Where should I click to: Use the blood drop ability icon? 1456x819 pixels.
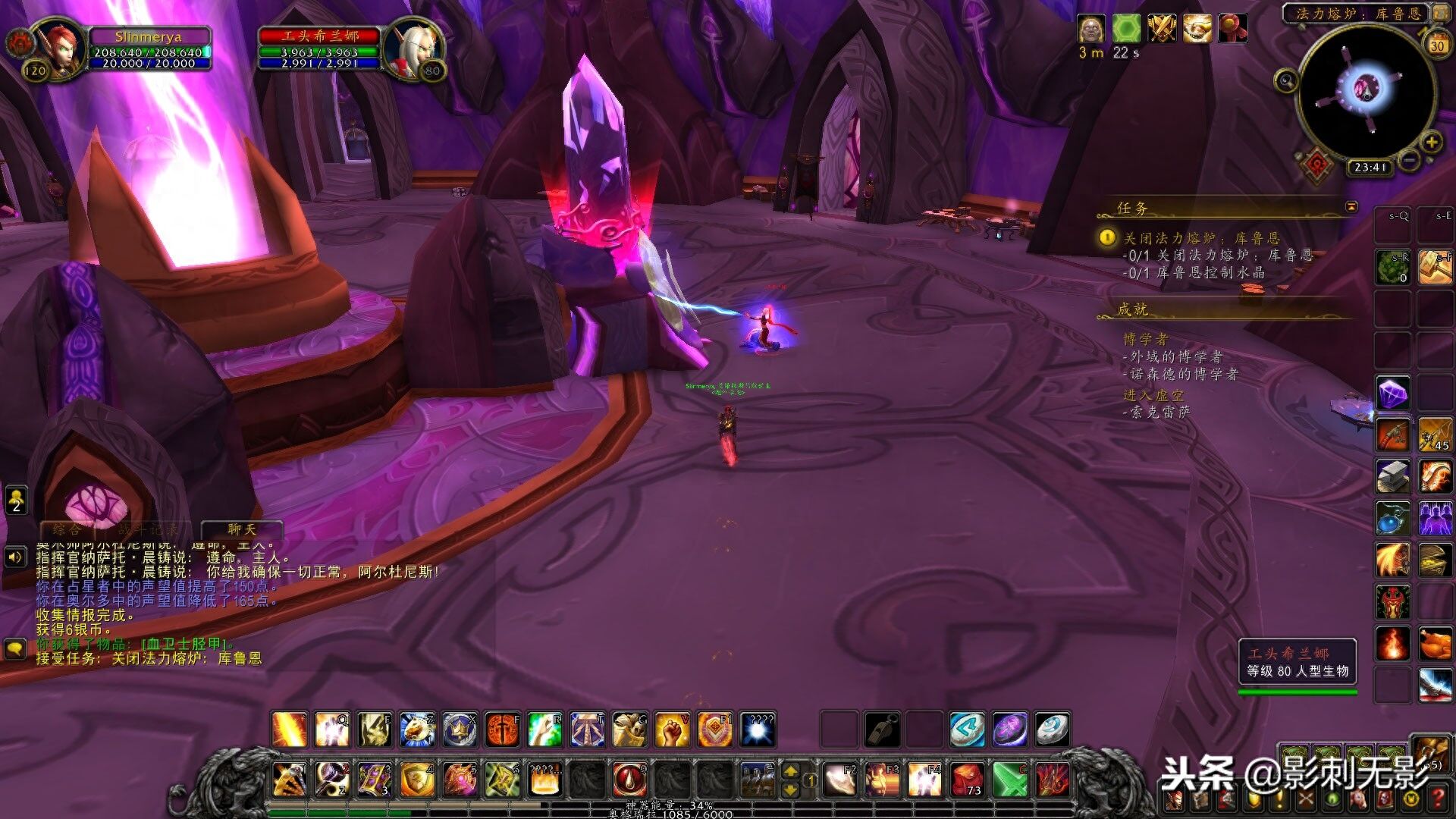click(x=629, y=779)
